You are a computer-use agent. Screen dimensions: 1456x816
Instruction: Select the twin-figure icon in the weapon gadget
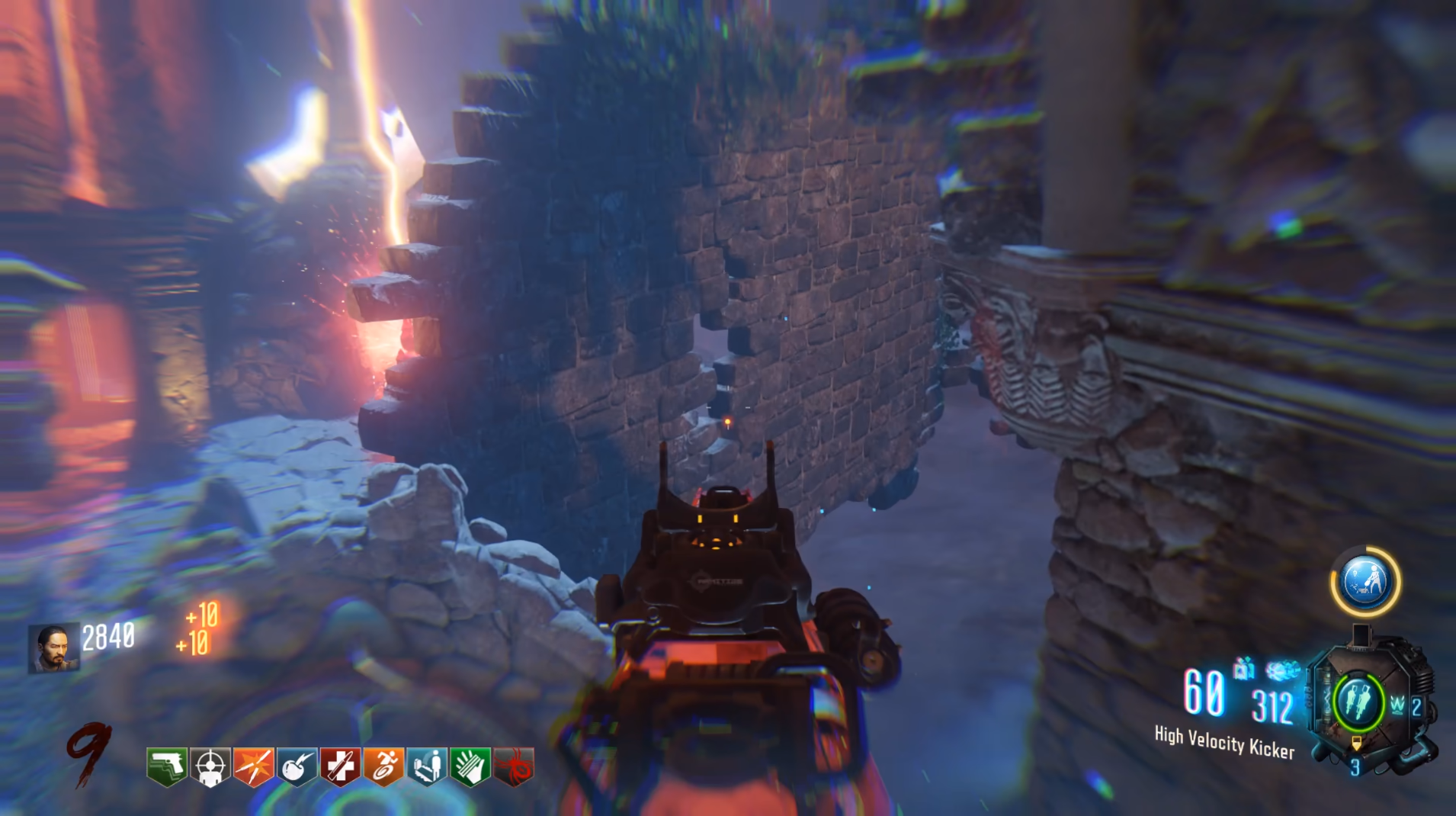(x=1357, y=702)
